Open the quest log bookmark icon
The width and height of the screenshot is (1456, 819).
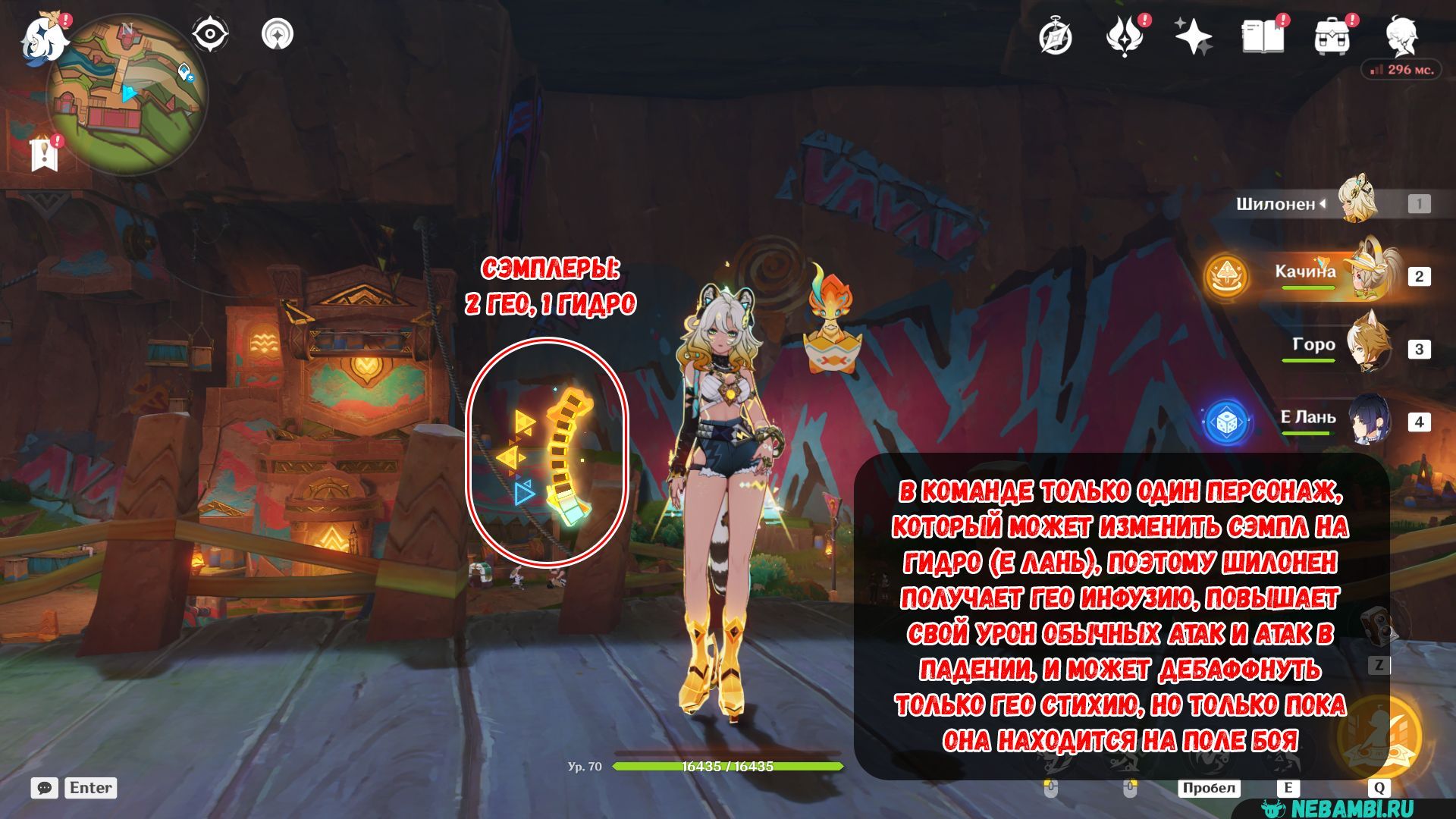click(45, 154)
